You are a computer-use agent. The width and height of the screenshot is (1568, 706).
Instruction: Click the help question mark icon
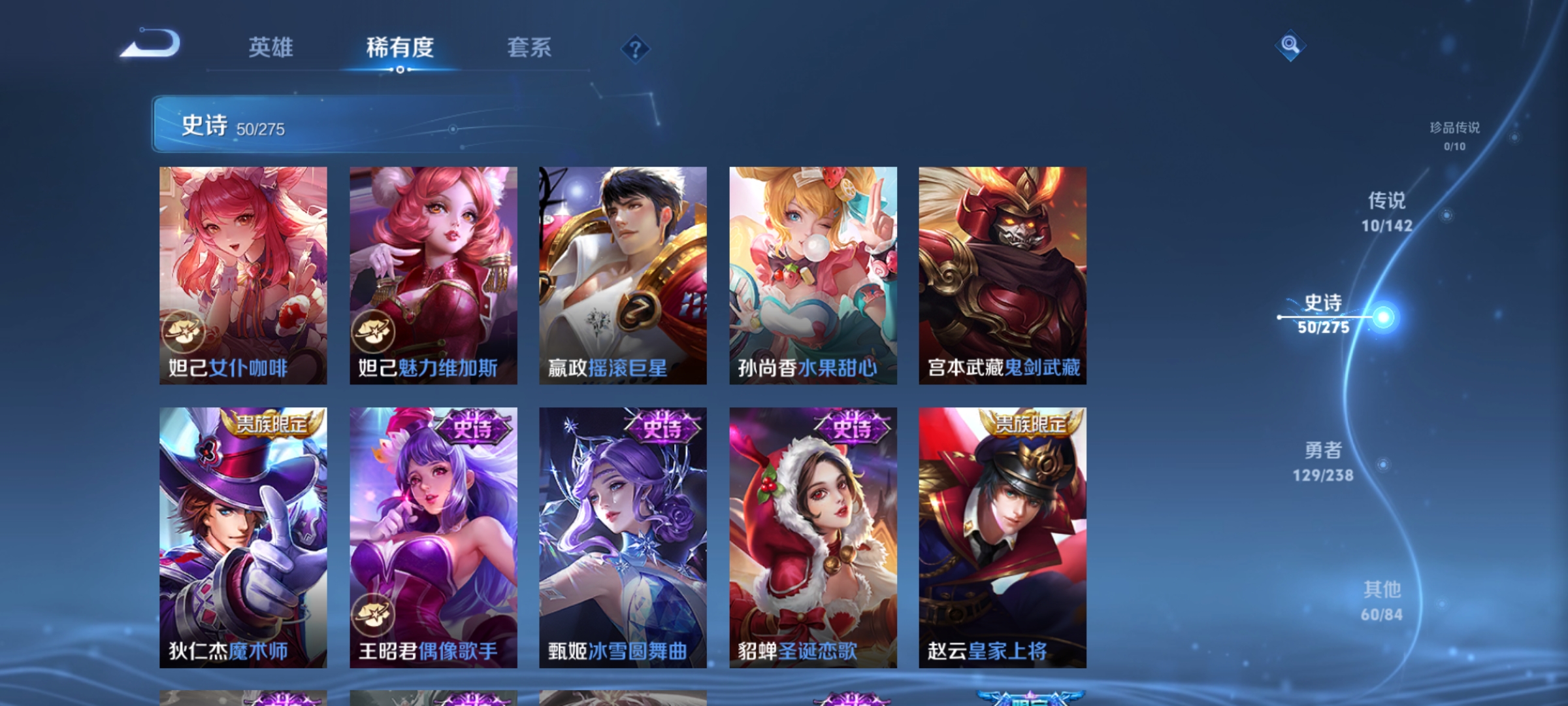pos(636,50)
